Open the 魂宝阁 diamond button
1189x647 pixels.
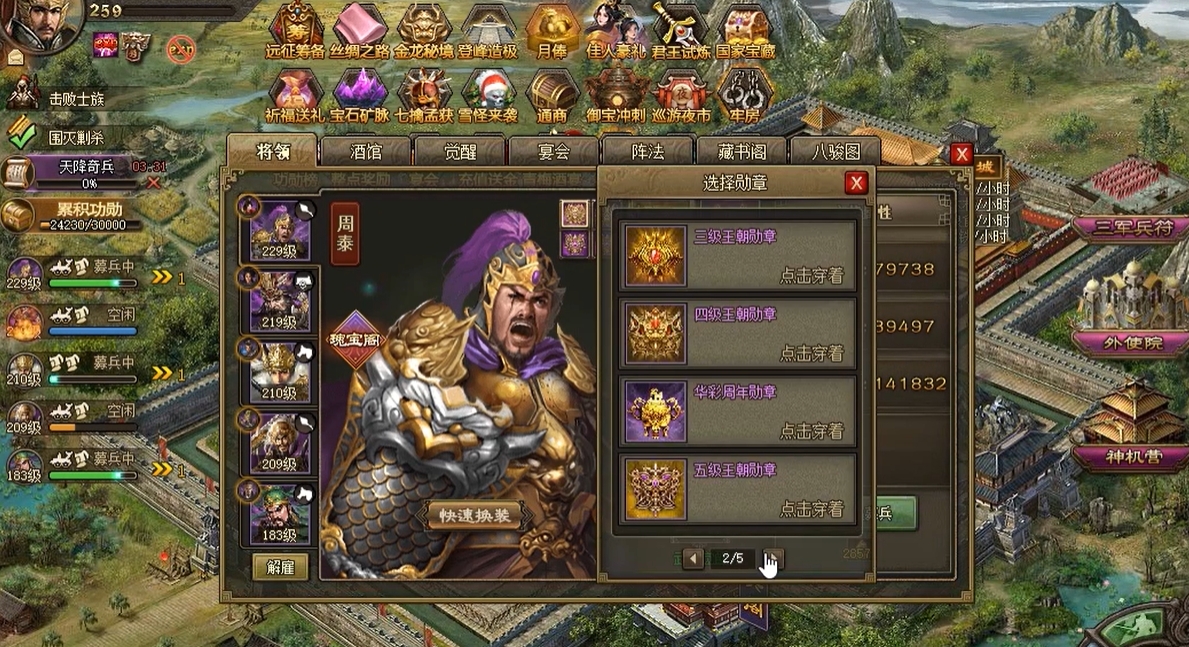(358, 338)
